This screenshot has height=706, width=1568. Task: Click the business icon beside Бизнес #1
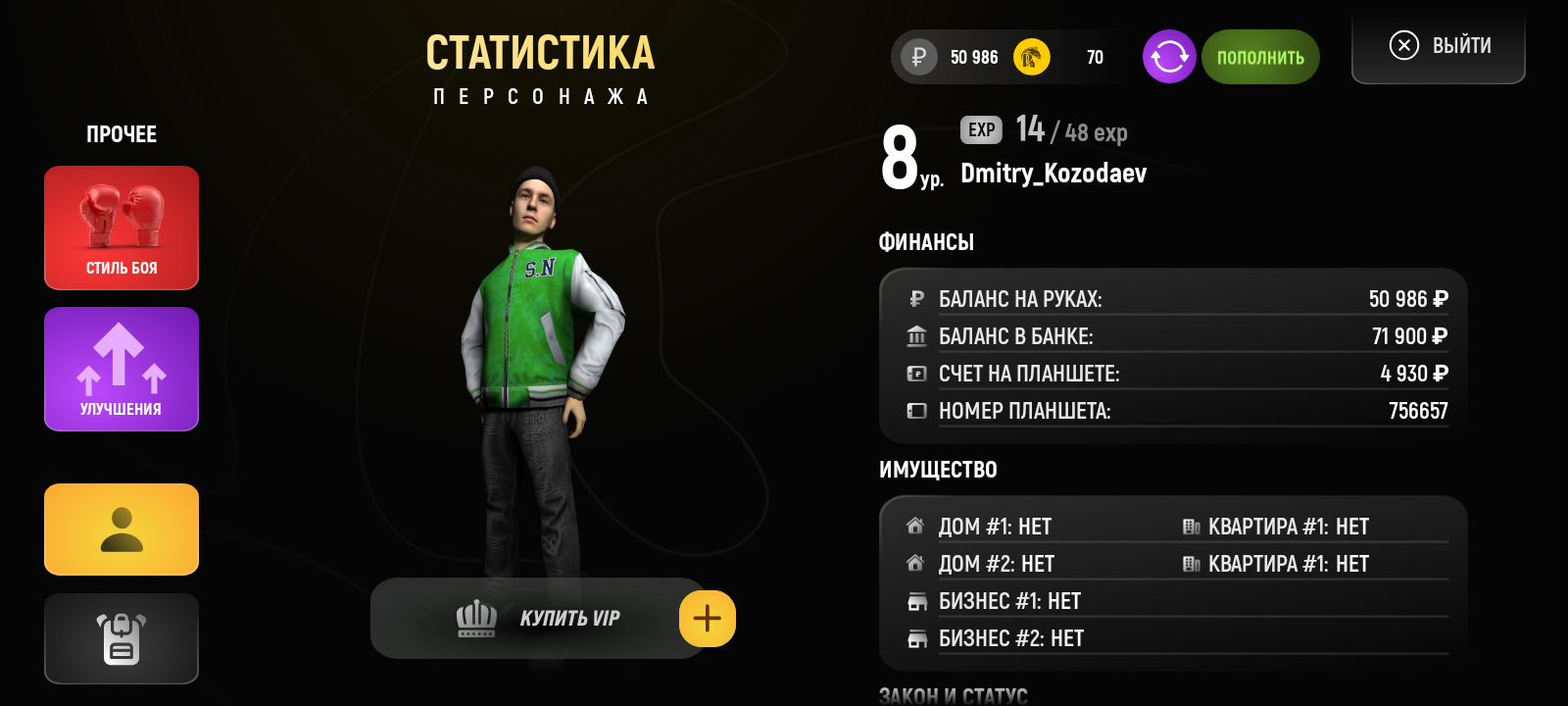pyautogui.click(x=917, y=601)
